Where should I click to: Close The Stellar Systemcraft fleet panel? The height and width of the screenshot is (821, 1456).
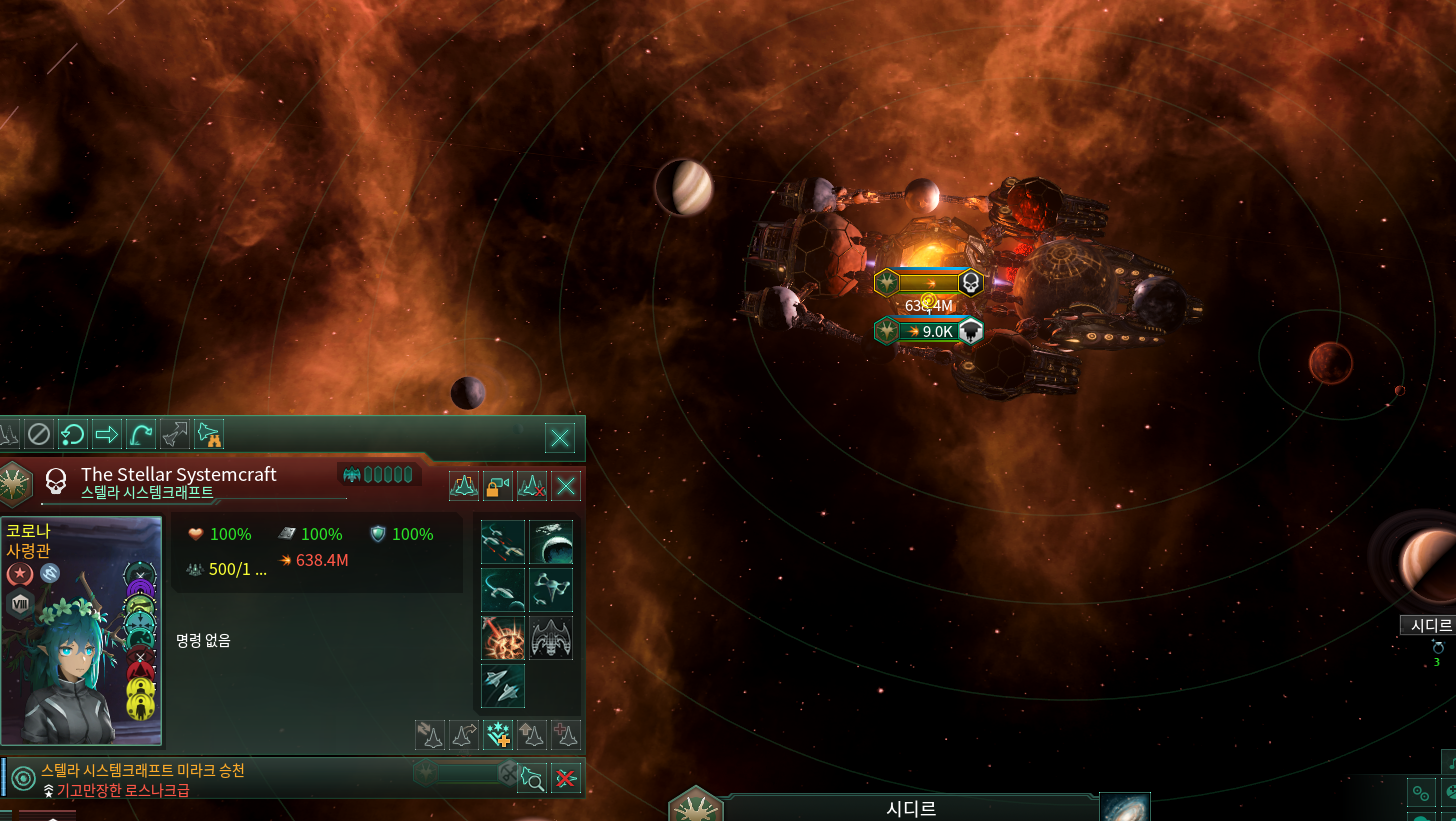tap(566, 486)
